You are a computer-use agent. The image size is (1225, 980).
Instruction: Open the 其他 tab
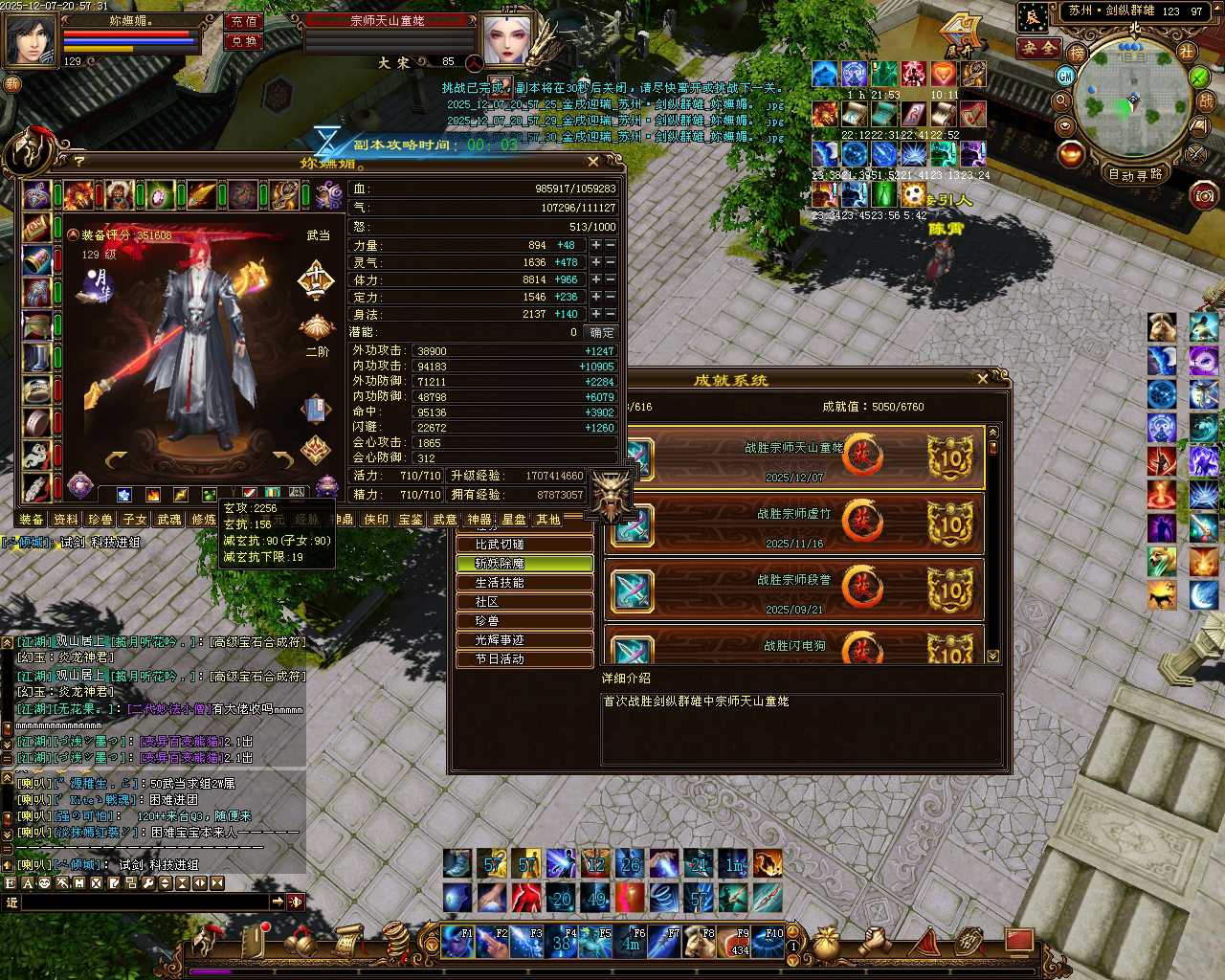[548, 520]
